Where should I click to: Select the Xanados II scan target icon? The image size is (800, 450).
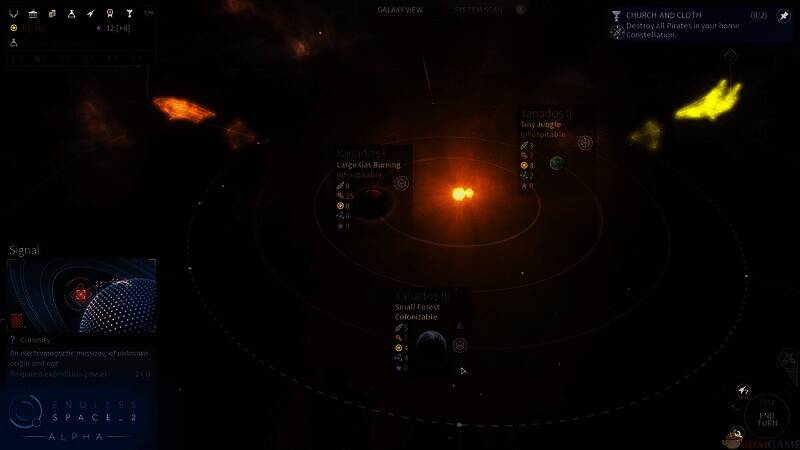585,143
